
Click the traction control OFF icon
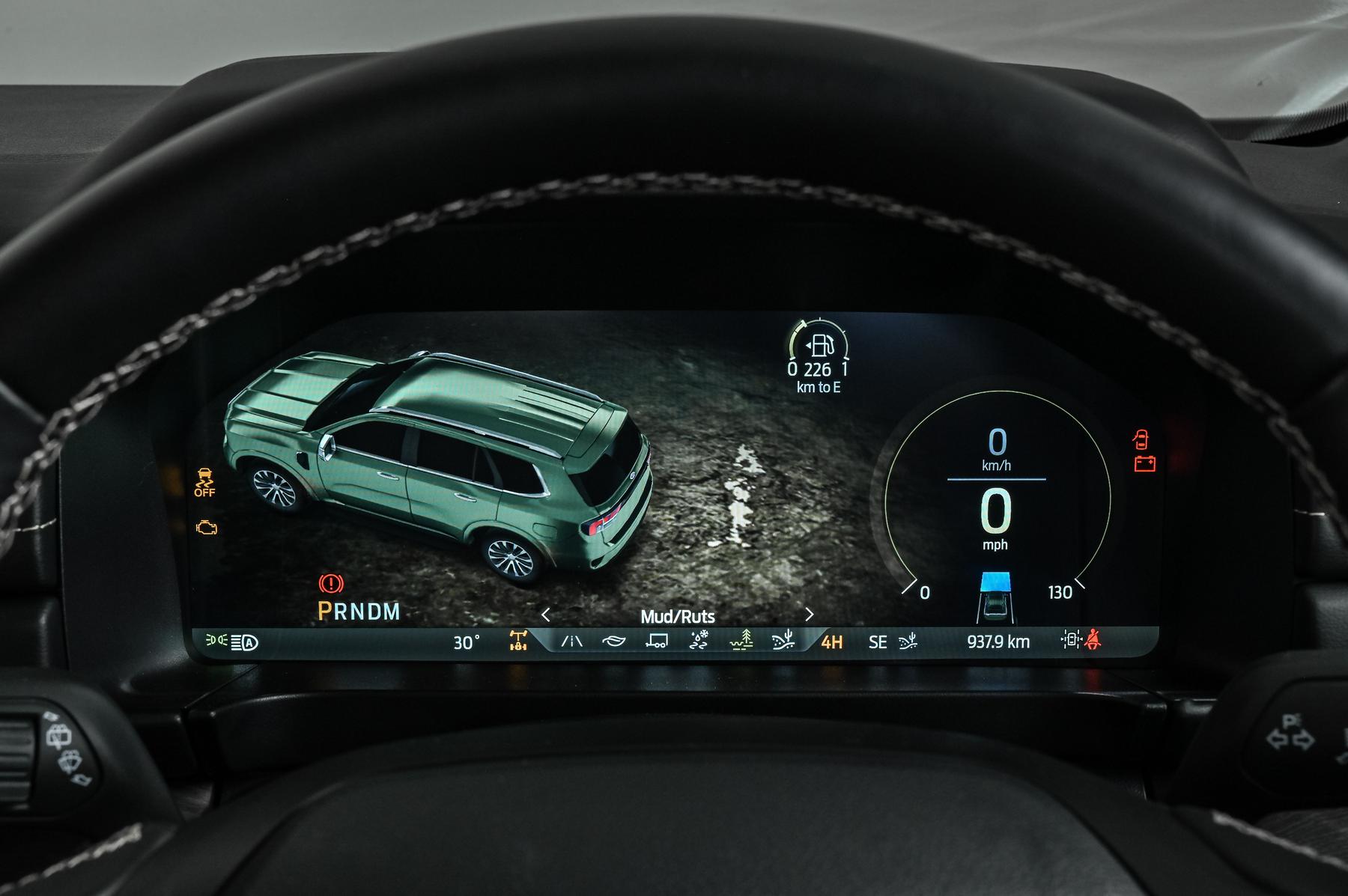[x=204, y=482]
